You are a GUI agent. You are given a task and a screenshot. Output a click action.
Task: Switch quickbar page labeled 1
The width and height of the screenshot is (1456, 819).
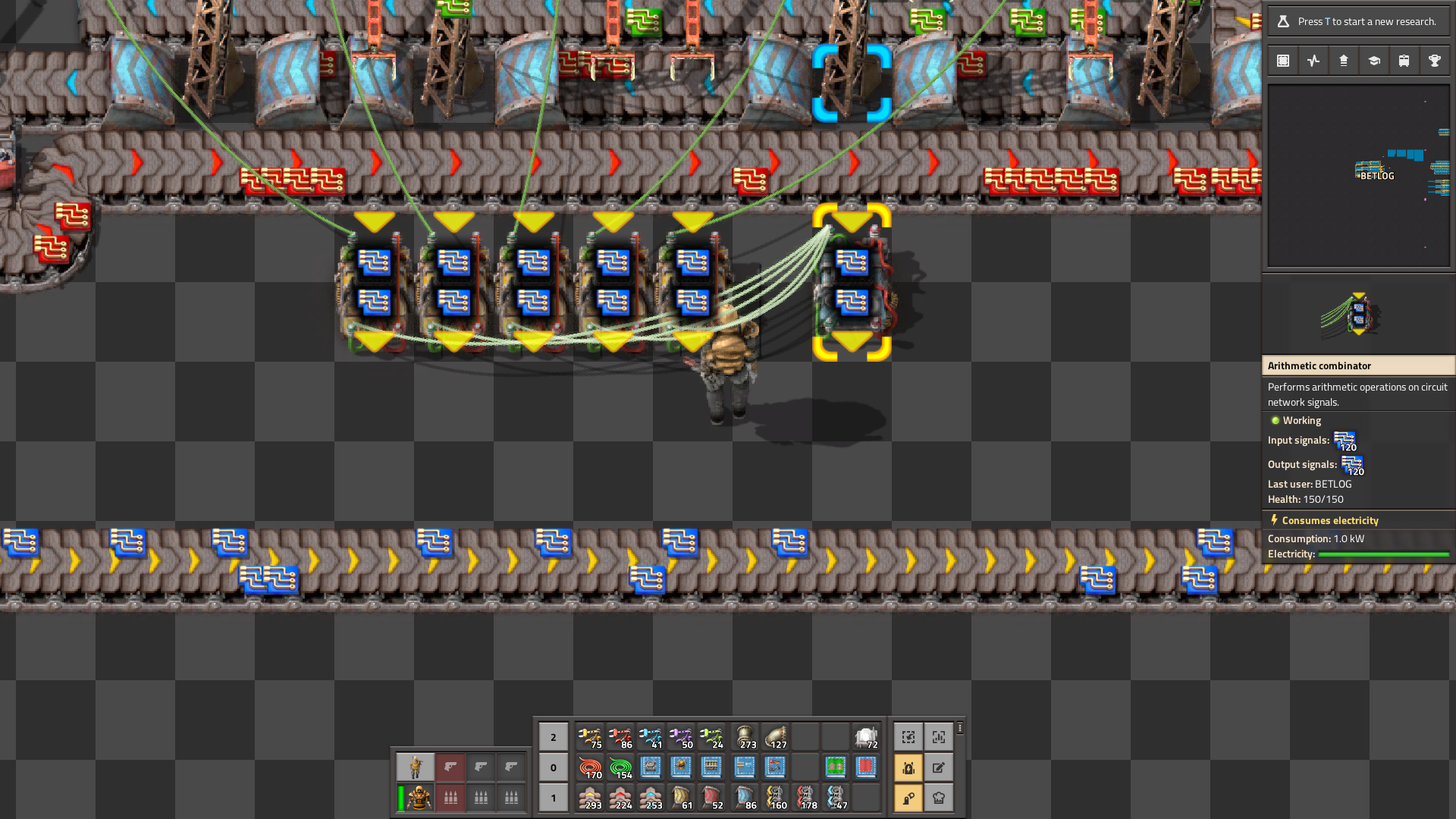click(x=553, y=797)
